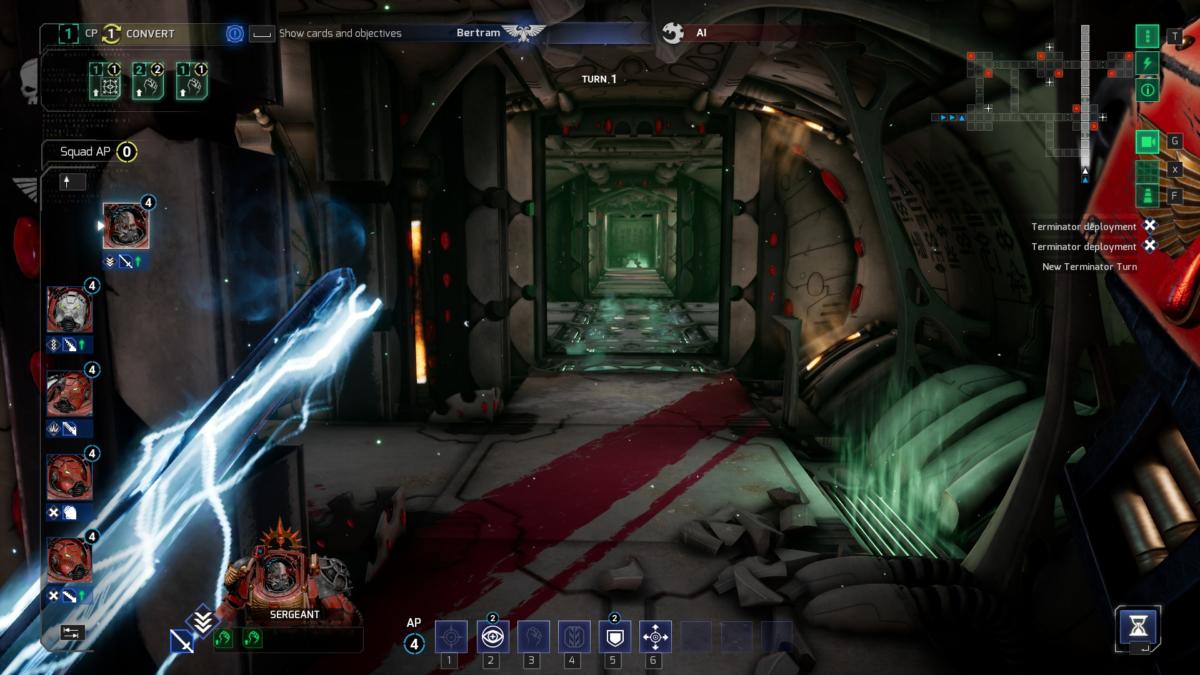Viewport: 1200px width, 675px height.
Task: Select the white-helmeted Terminator portrait
Action: (70, 309)
